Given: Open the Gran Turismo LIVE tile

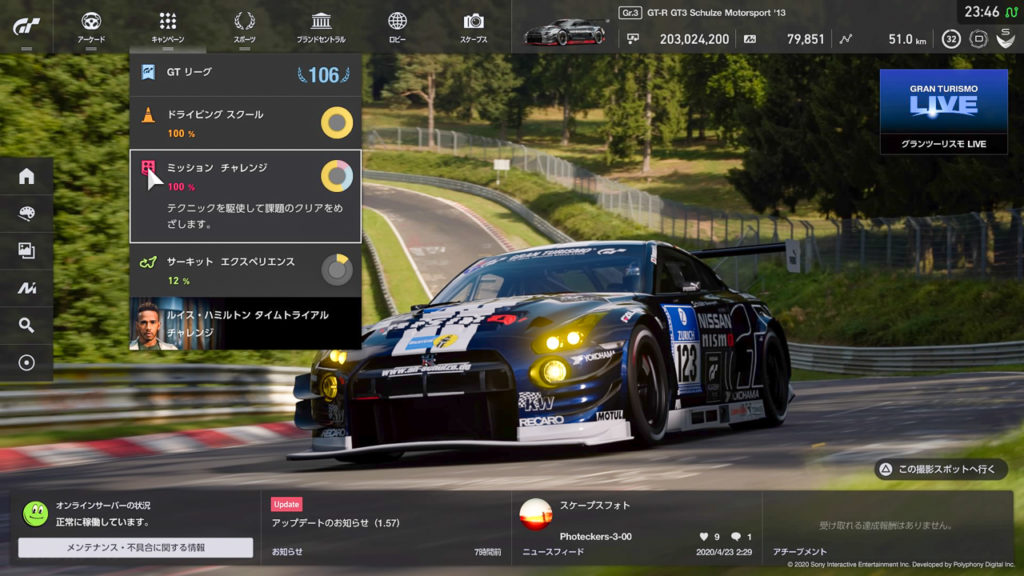Looking at the screenshot, I should point(943,111).
